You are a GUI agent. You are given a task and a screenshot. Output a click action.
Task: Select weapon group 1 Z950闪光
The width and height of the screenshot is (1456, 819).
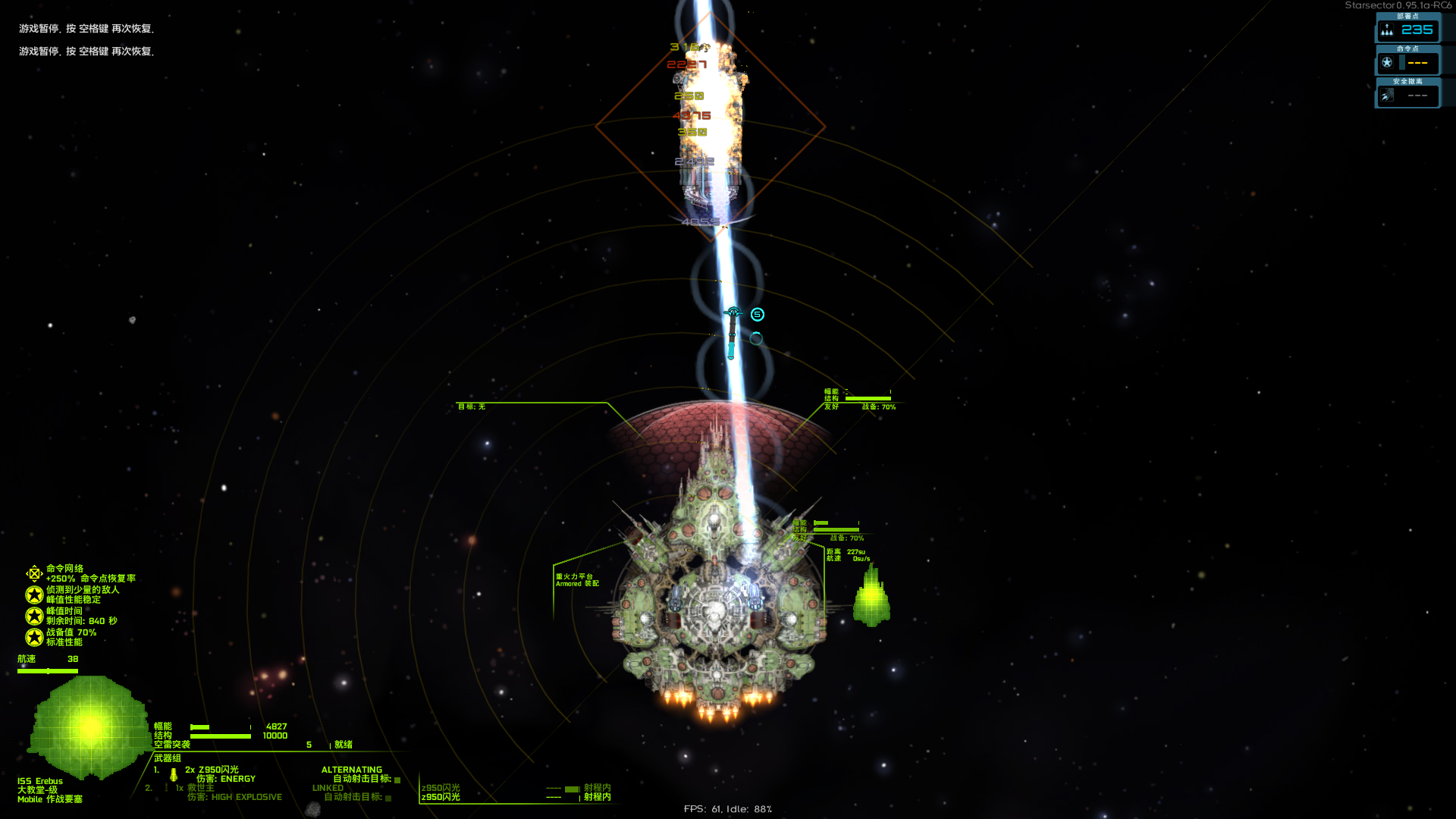(212, 770)
